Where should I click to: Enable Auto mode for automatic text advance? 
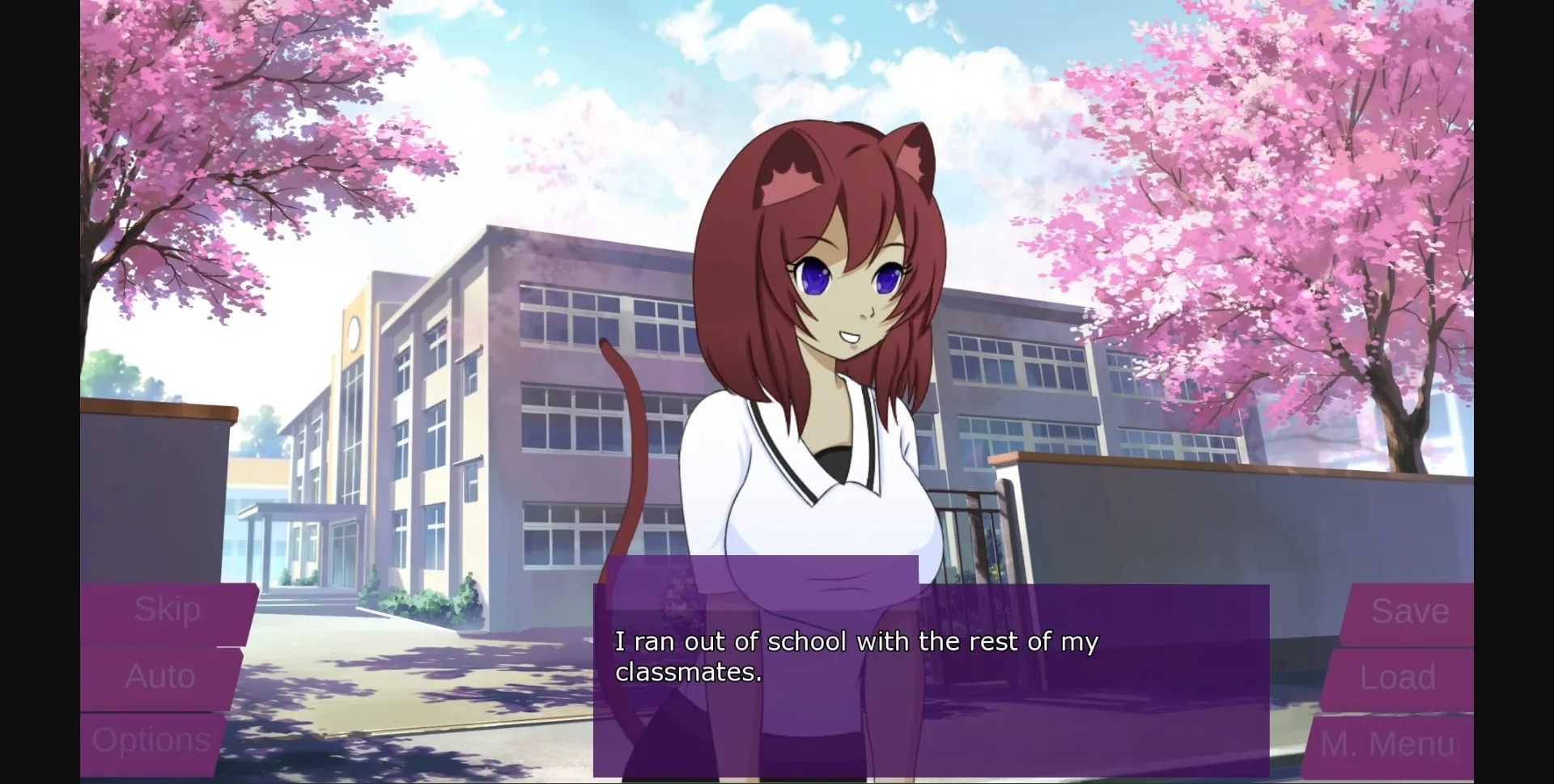(160, 676)
